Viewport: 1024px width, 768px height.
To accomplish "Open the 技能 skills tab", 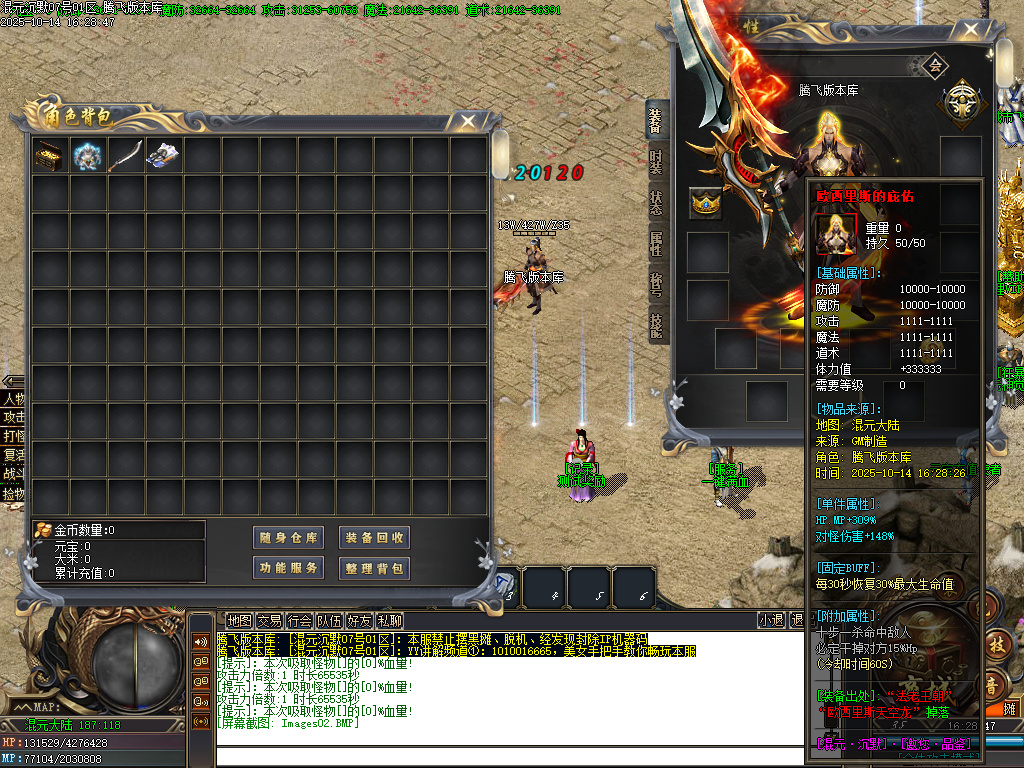I will (656, 326).
